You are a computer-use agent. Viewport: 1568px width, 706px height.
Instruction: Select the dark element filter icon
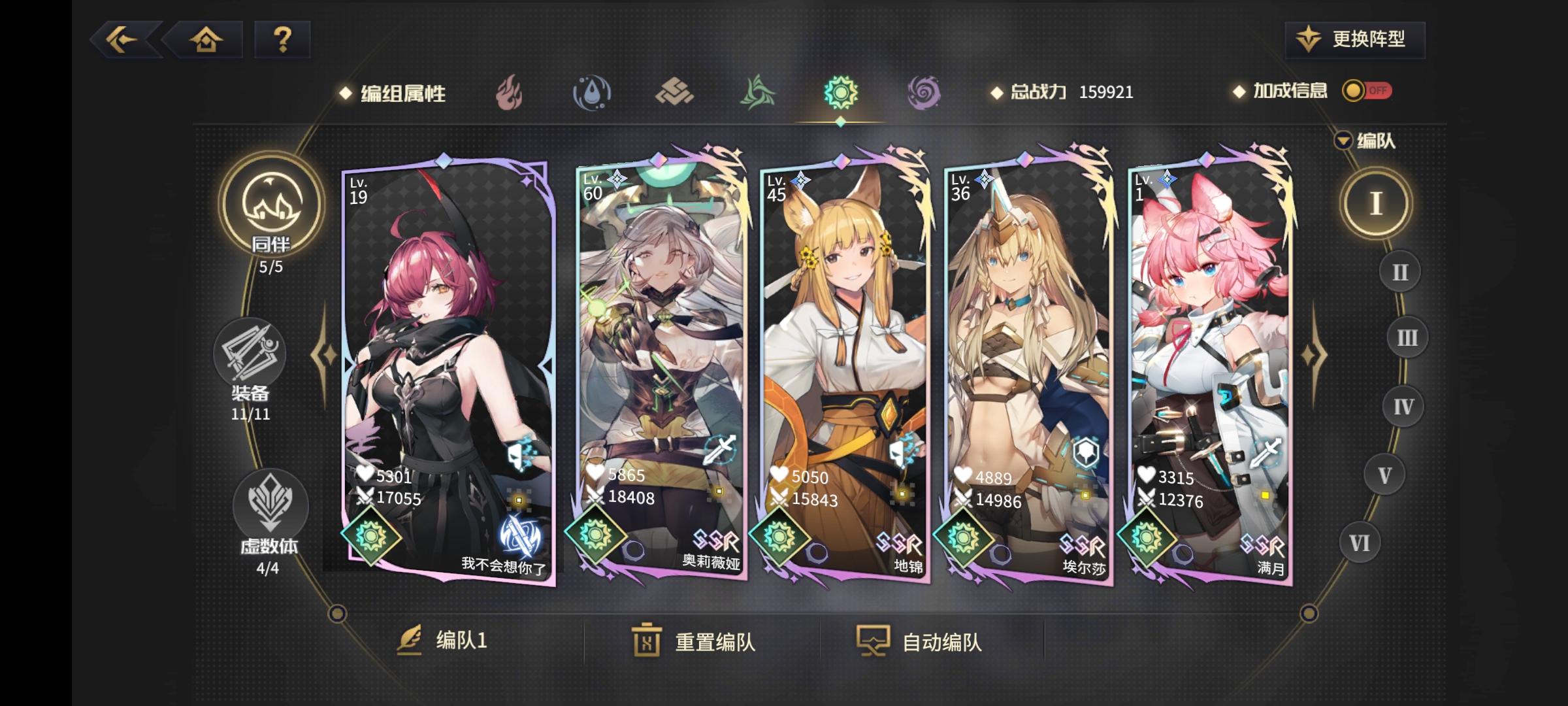tap(924, 93)
